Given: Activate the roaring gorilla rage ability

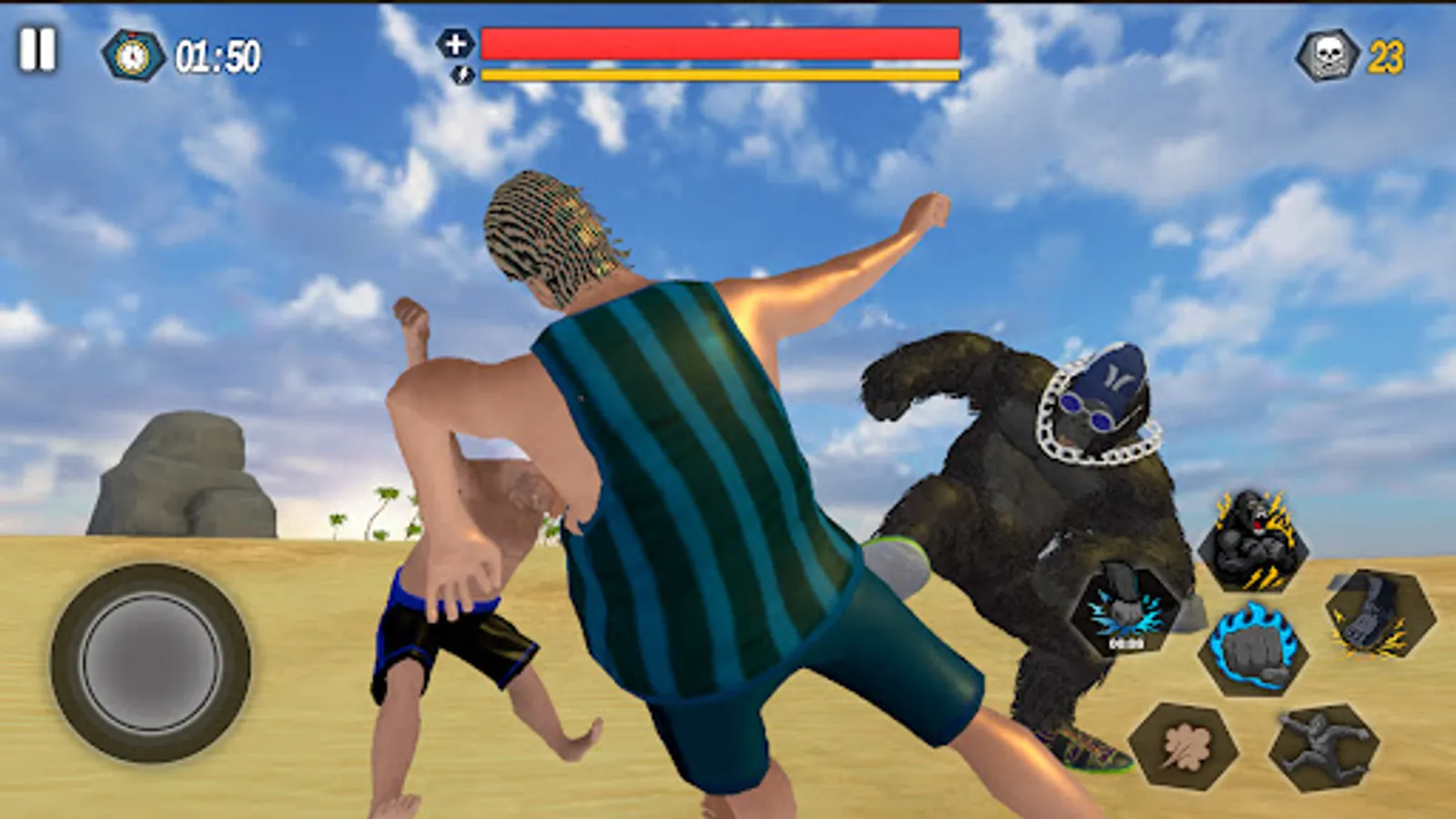Looking at the screenshot, I should 1254,541.
